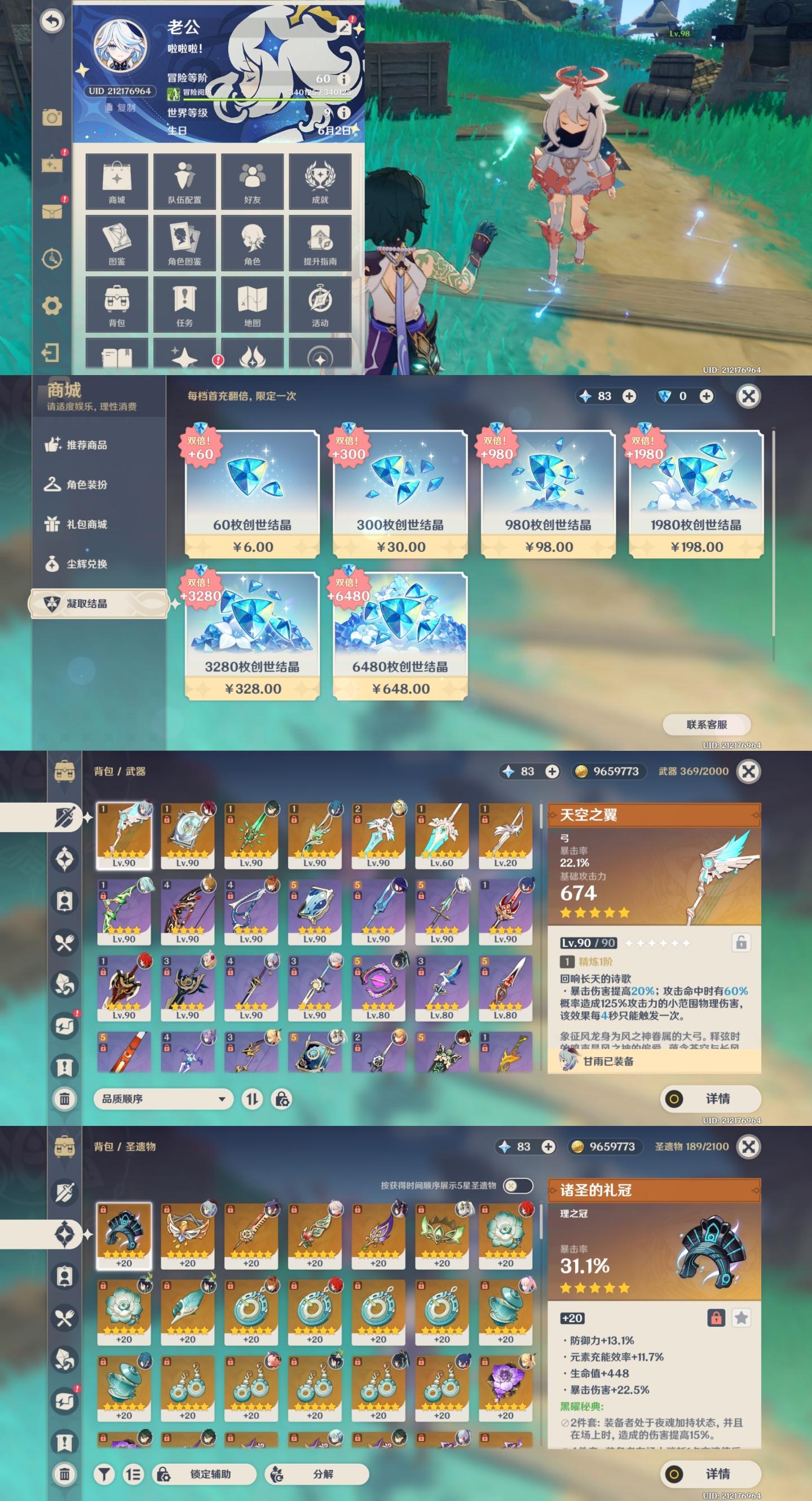Switch to the 角色装扮 outfits tab
This screenshot has width=812, height=1501.
point(86,485)
